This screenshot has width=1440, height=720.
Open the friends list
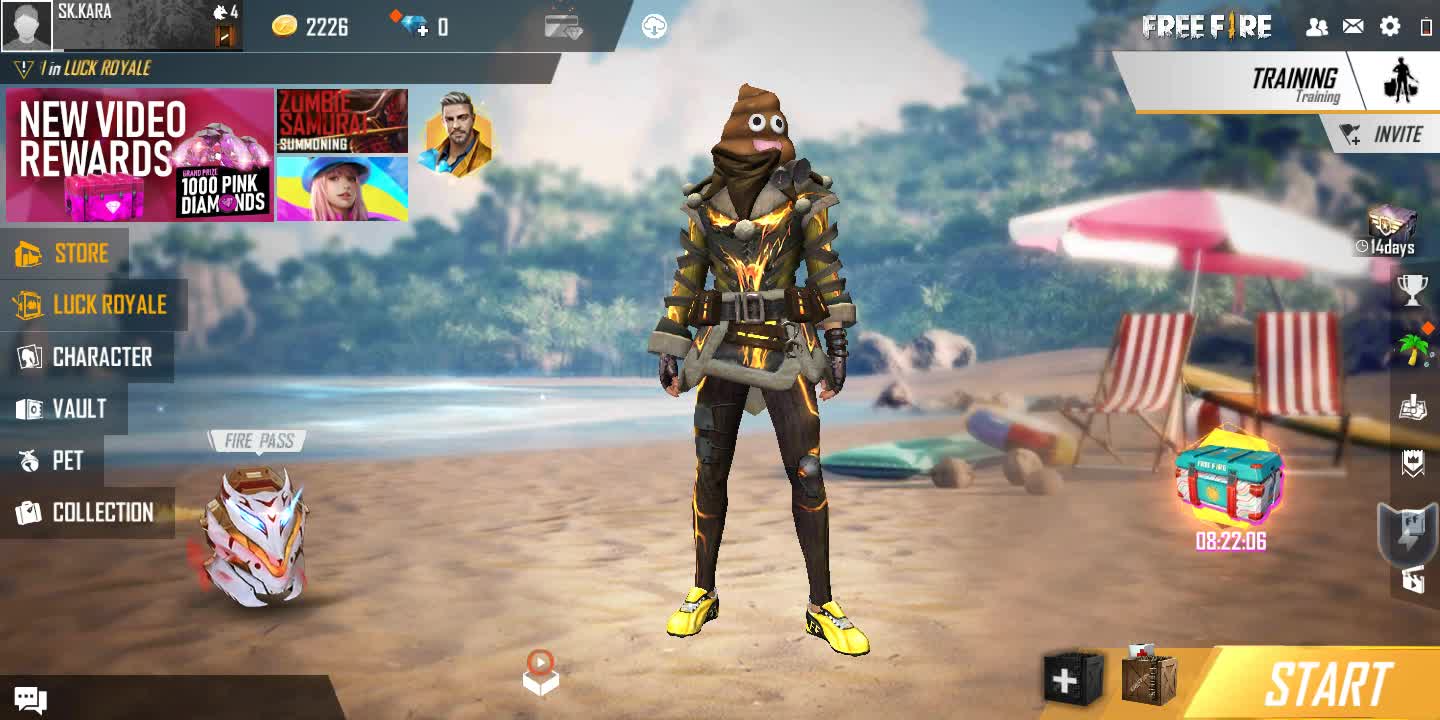pyautogui.click(x=1317, y=27)
